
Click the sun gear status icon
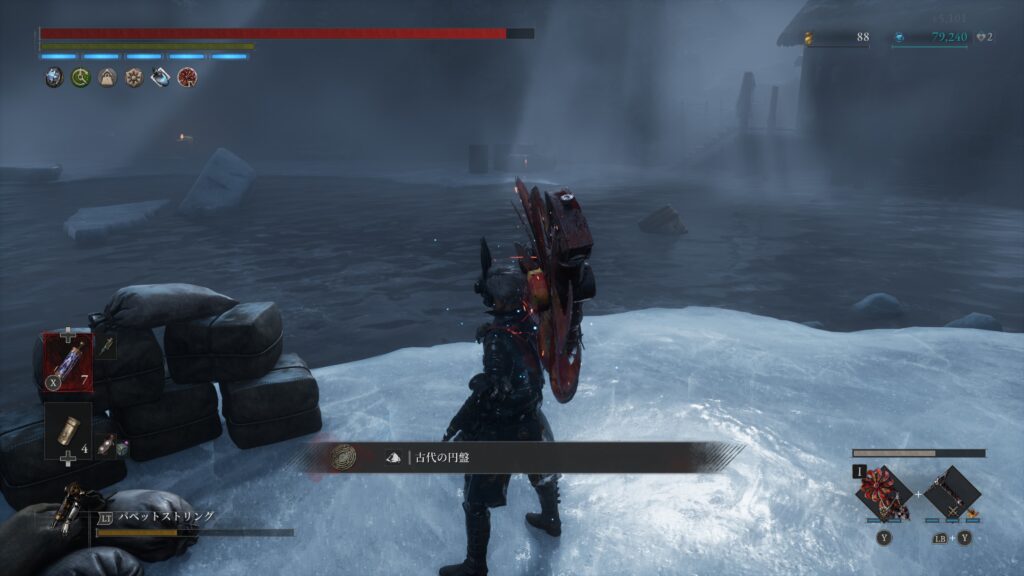134,77
